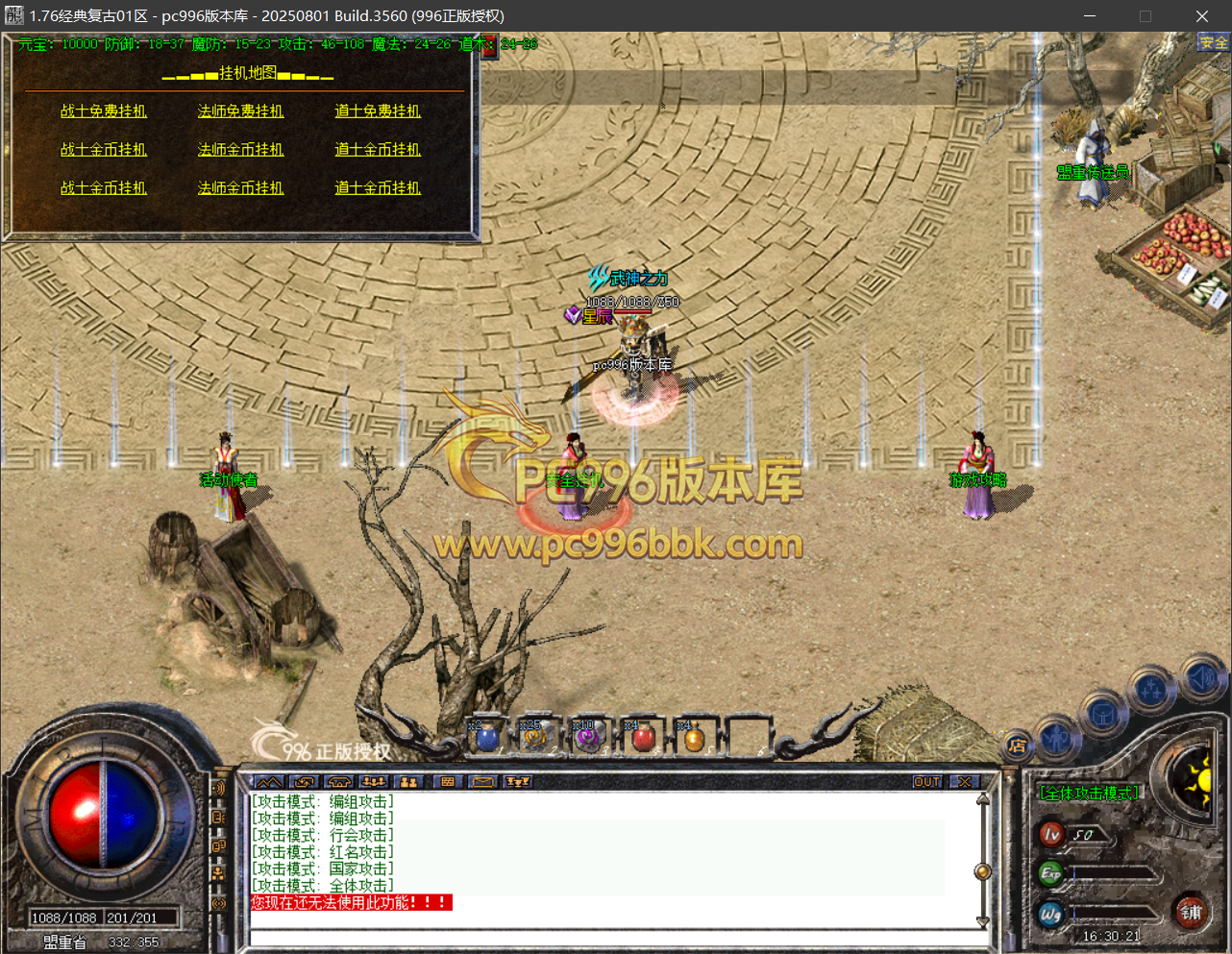Open the character figure panel button
Screen dimensions: 1232x954
(1056, 737)
